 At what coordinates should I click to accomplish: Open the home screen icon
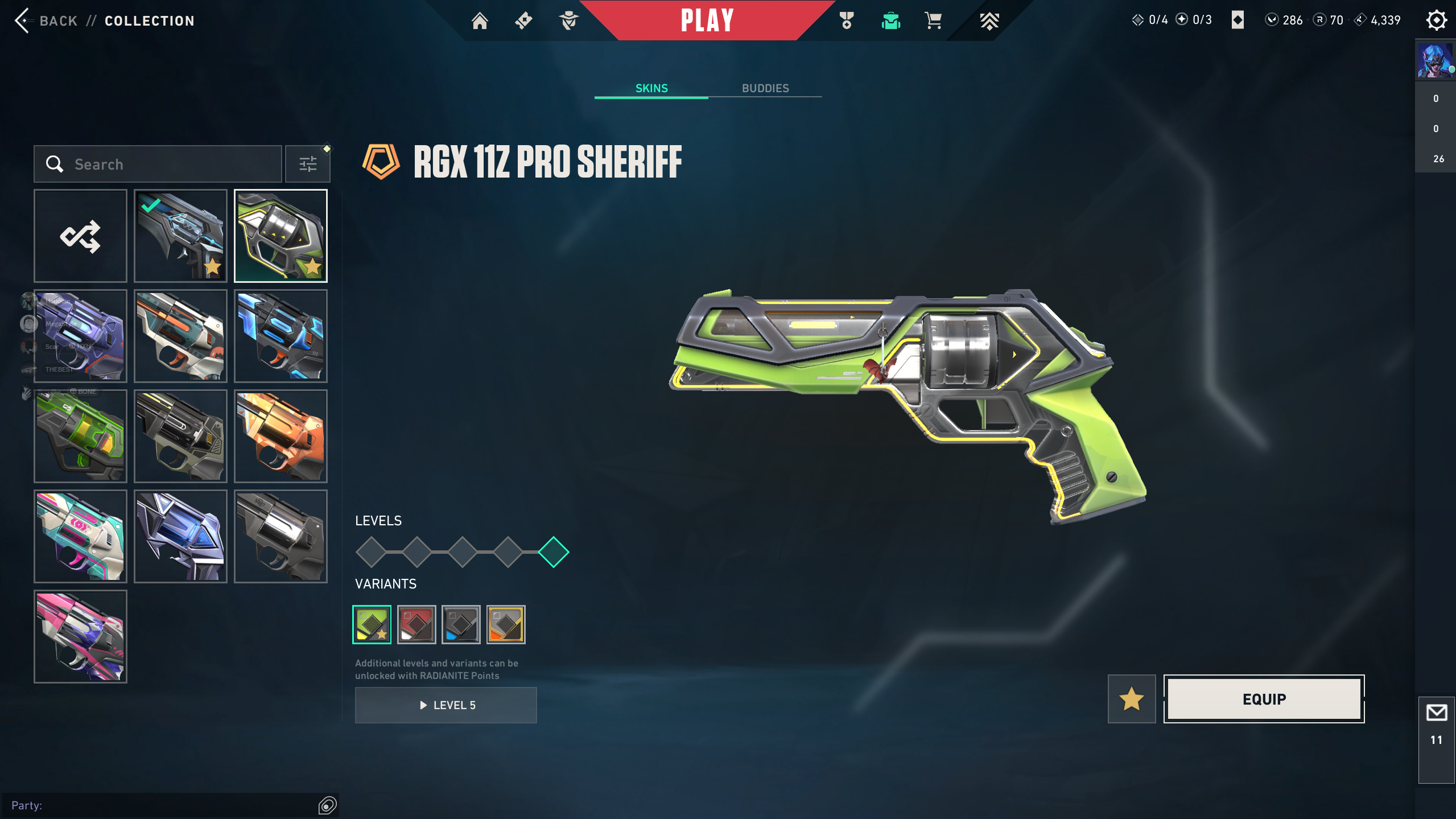[x=480, y=21]
